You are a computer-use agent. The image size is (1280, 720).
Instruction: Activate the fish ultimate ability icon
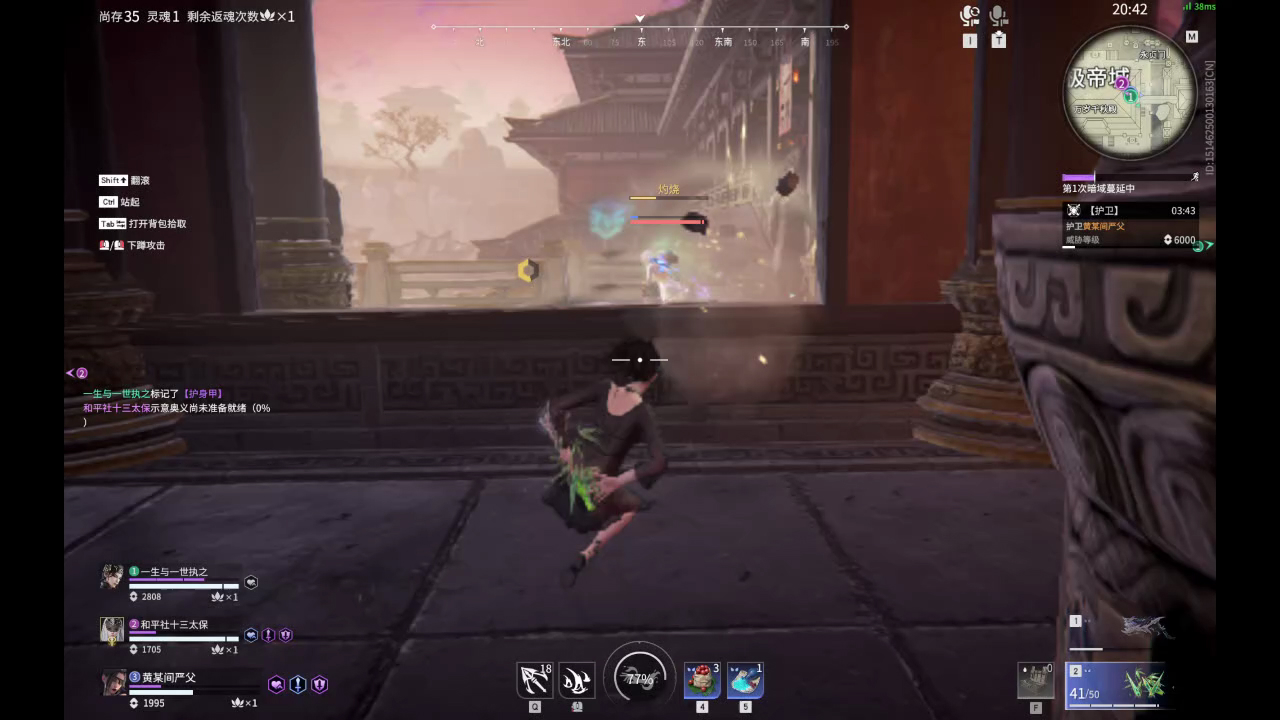(x=575, y=680)
